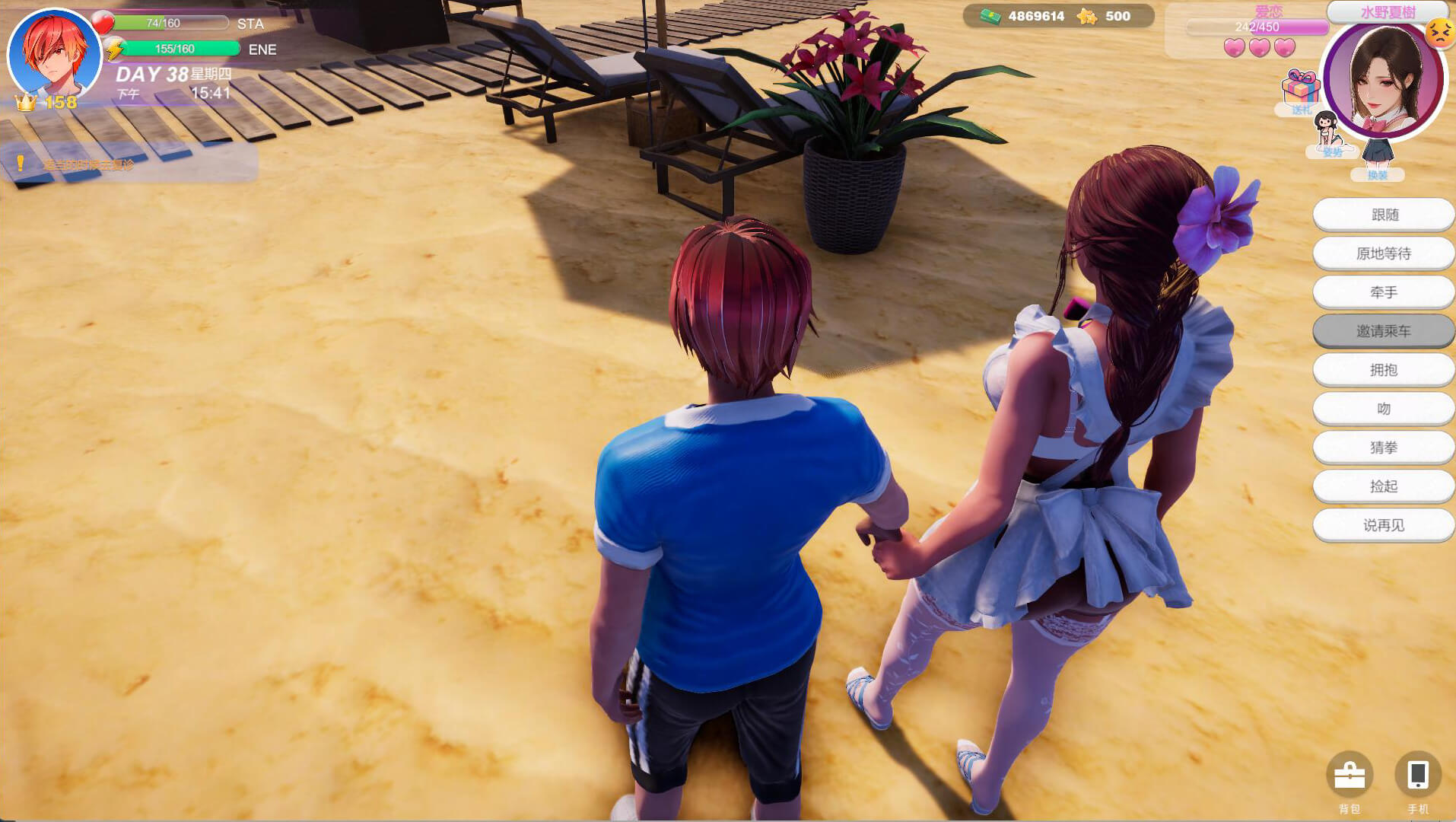Image resolution: width=1456 pixels, height=822 pixels.
Task: Say goodbye with the 说再见 button
Action: [x=1384, y=525]
